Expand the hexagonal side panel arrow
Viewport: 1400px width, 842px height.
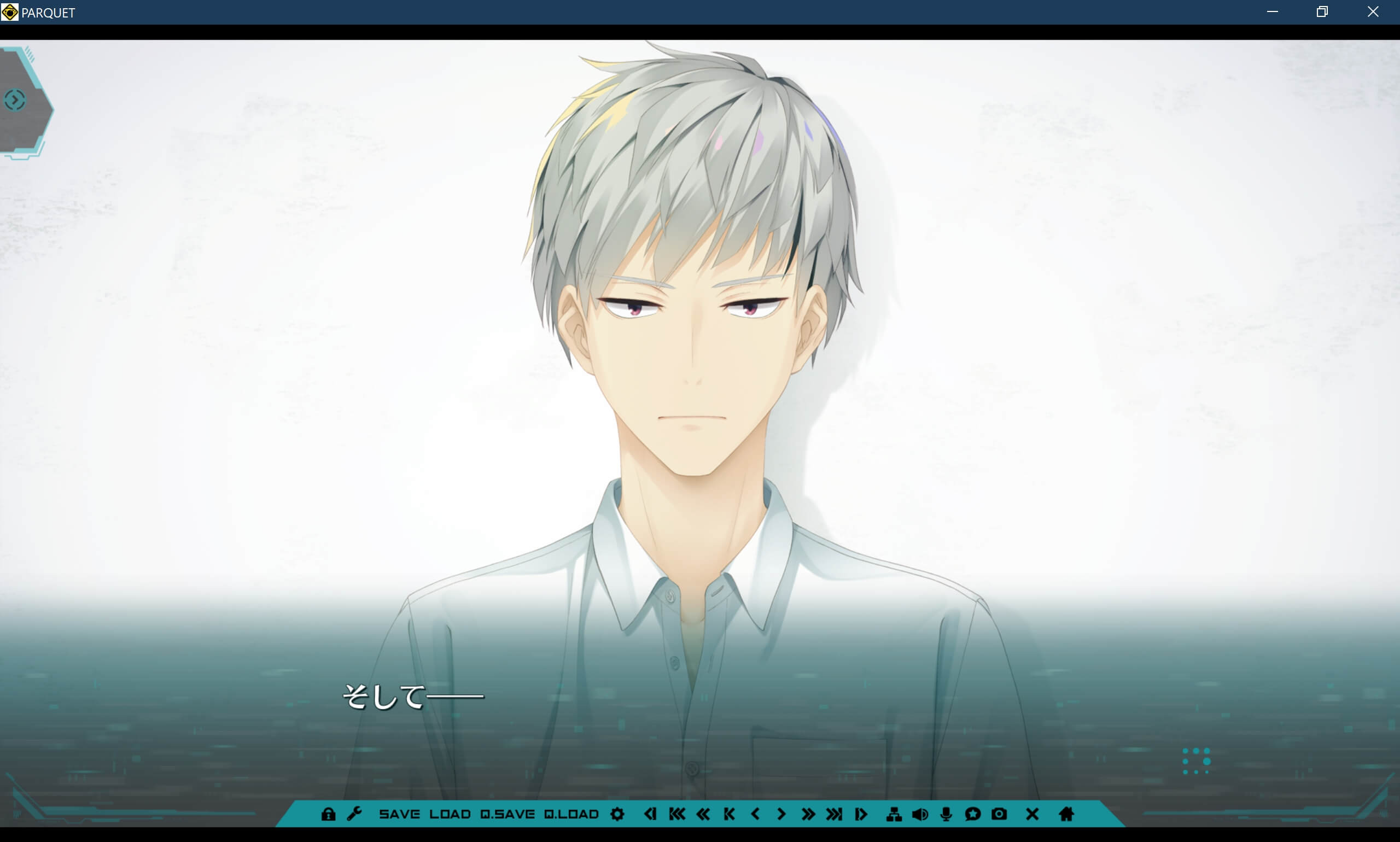point(15,100)
